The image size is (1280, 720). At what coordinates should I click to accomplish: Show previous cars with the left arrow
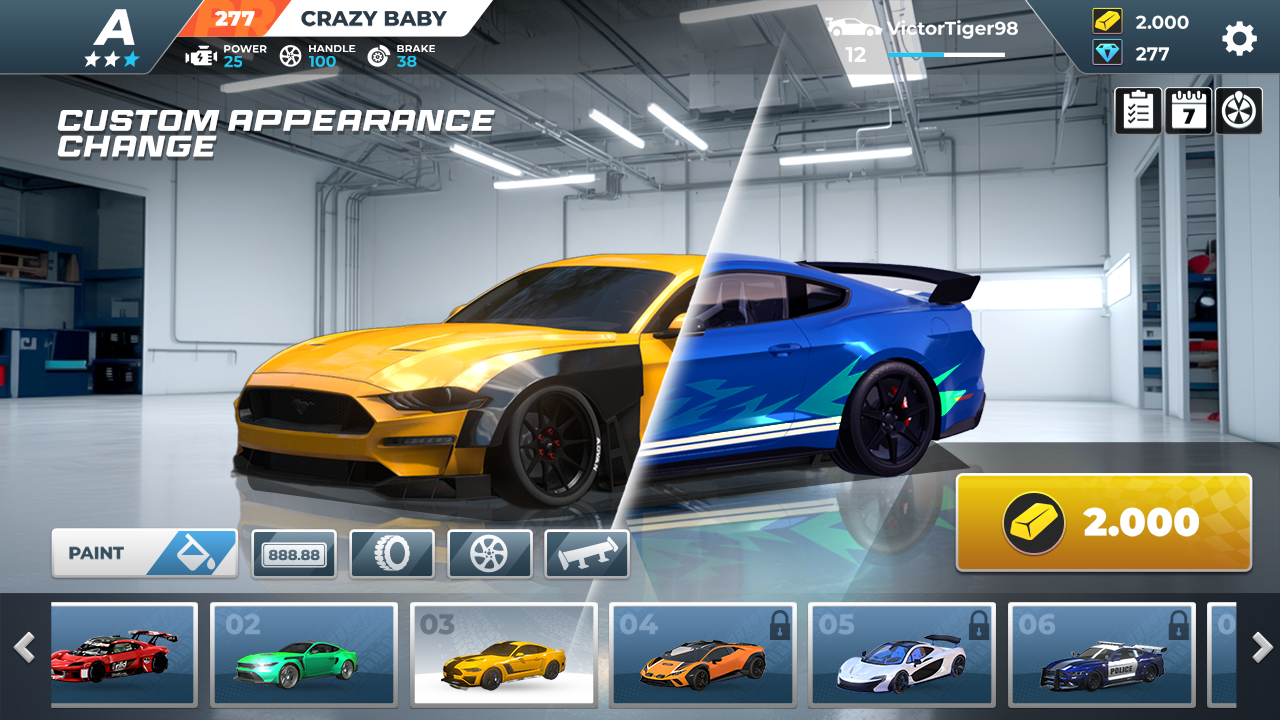[x=24, y=648]
